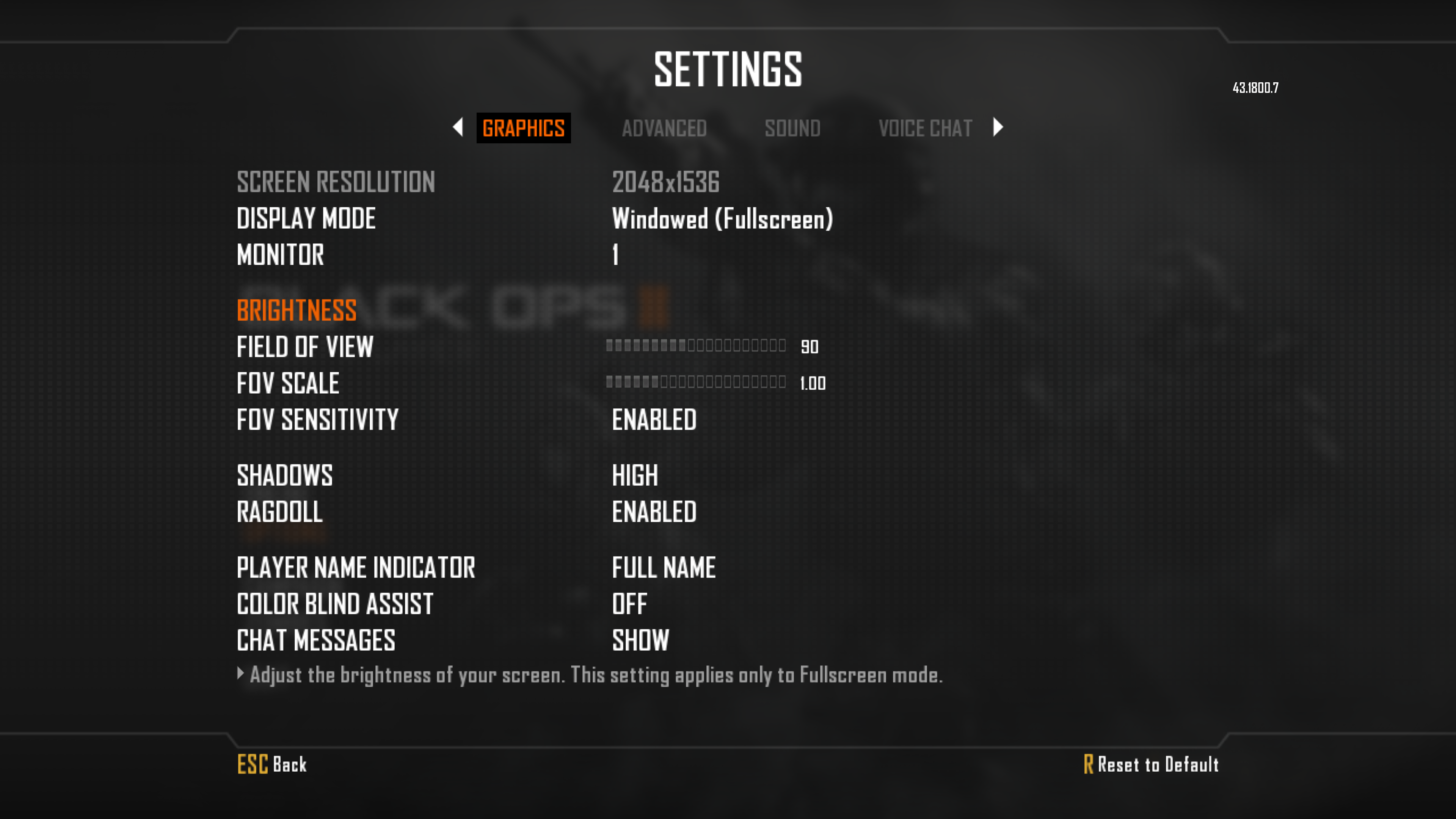Toggle the Ragdoll option
This screenshot has height=819, width=1456.
(x=654, y=512)
